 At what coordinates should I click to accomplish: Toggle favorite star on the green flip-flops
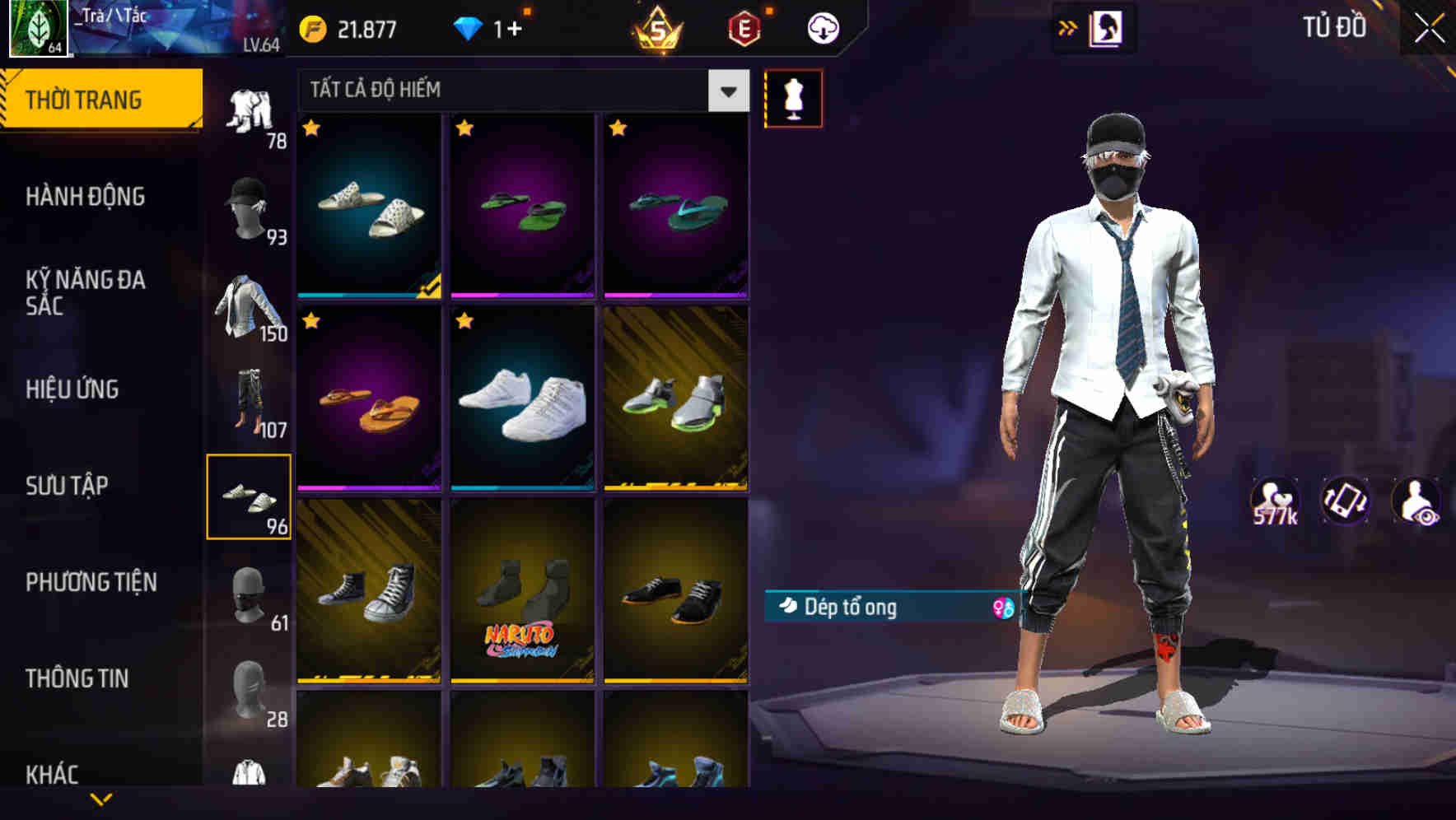[466, 129]
